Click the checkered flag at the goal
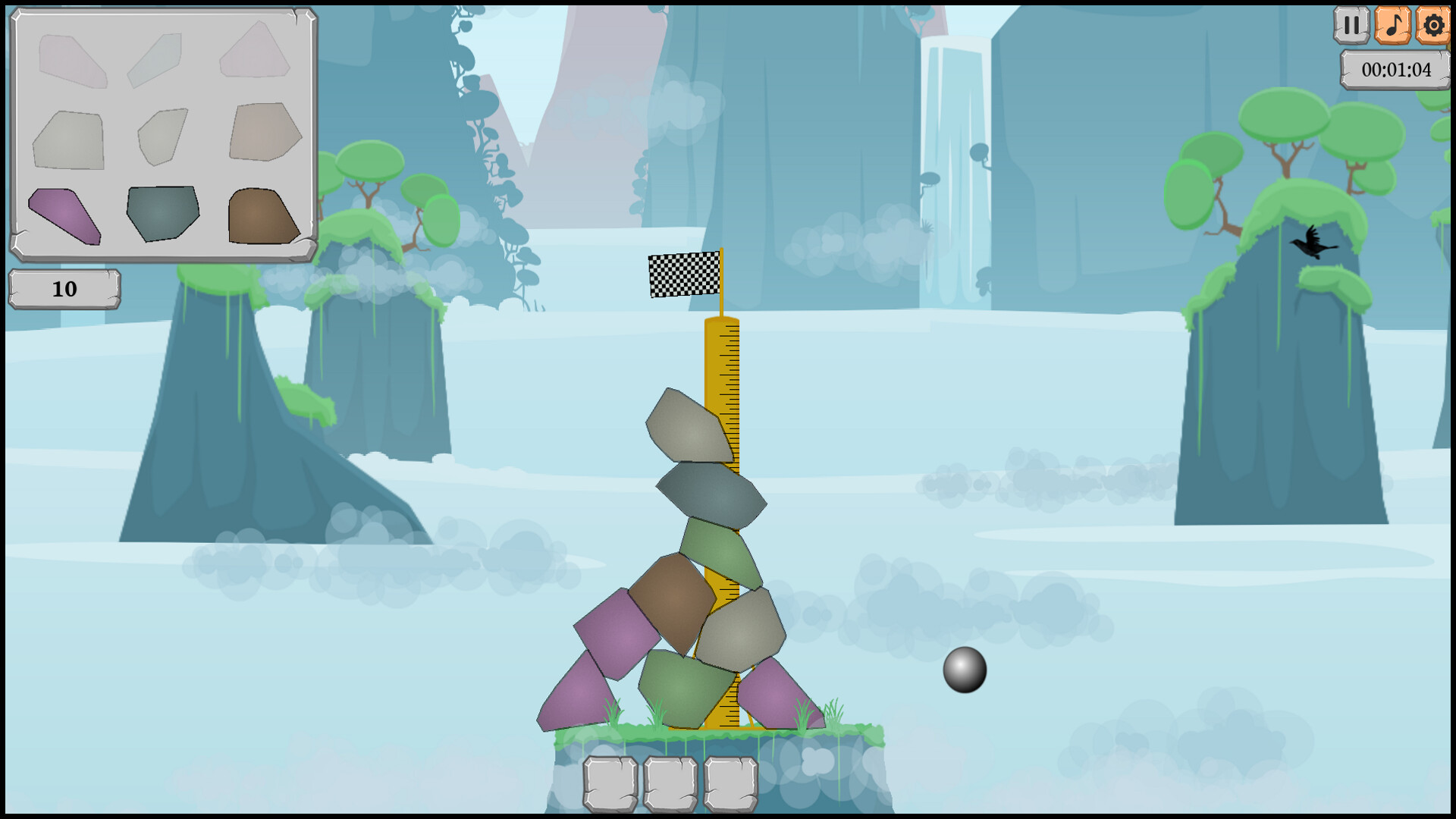Screen dimensions: 1456x819 coord(682,275)
